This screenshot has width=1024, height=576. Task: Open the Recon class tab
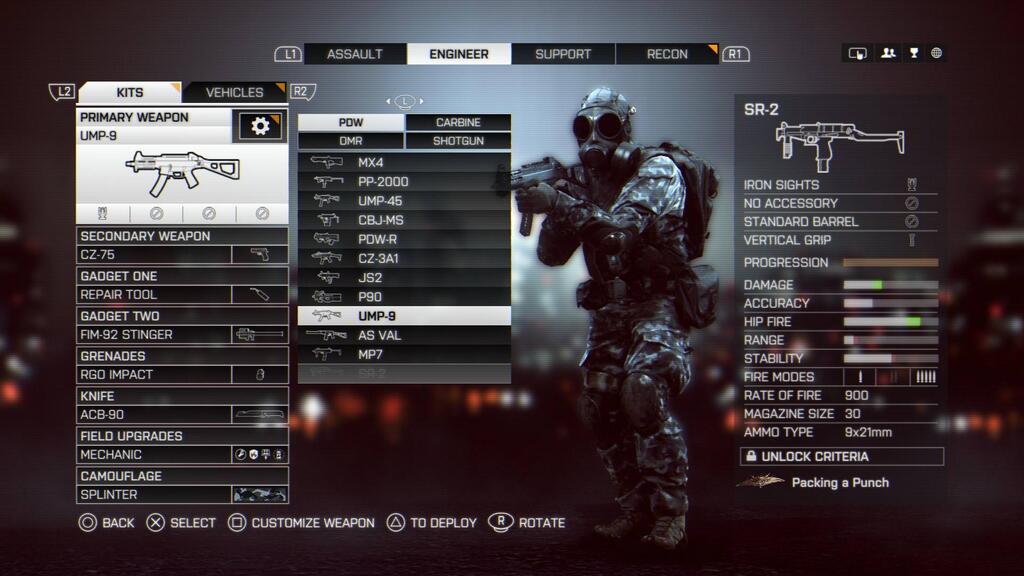coord(667,54)
